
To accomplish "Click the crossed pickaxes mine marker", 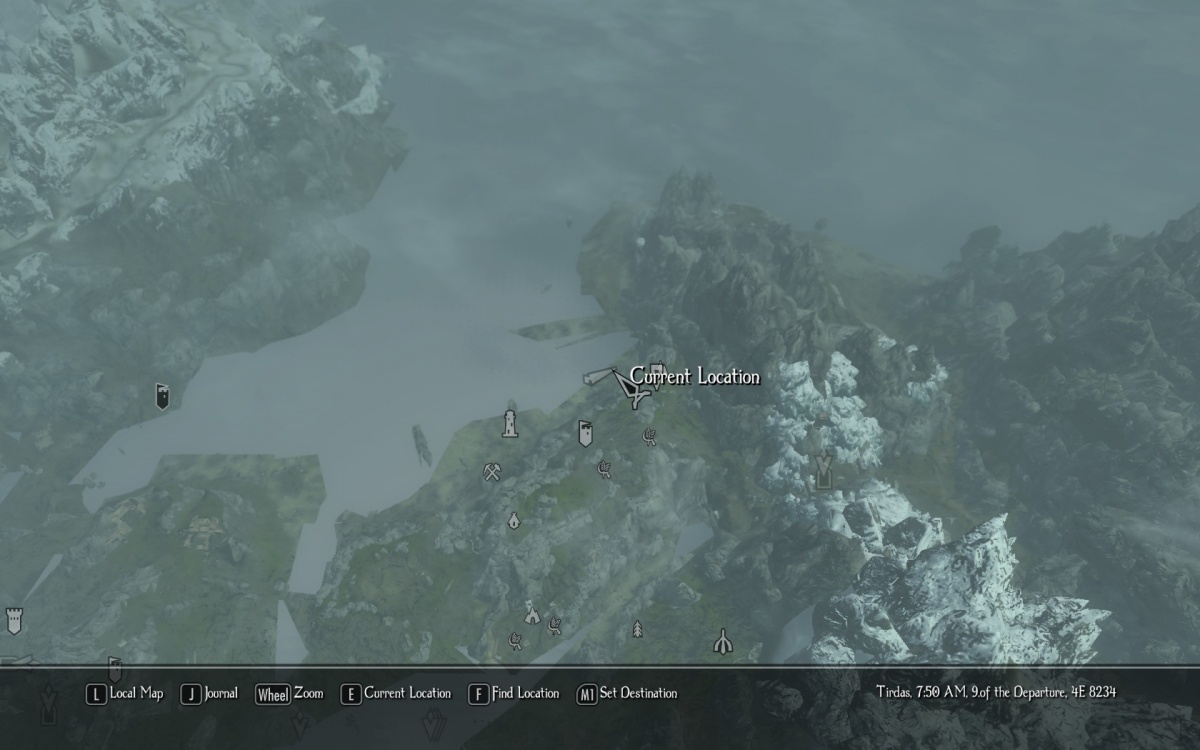I will point(491,472).
